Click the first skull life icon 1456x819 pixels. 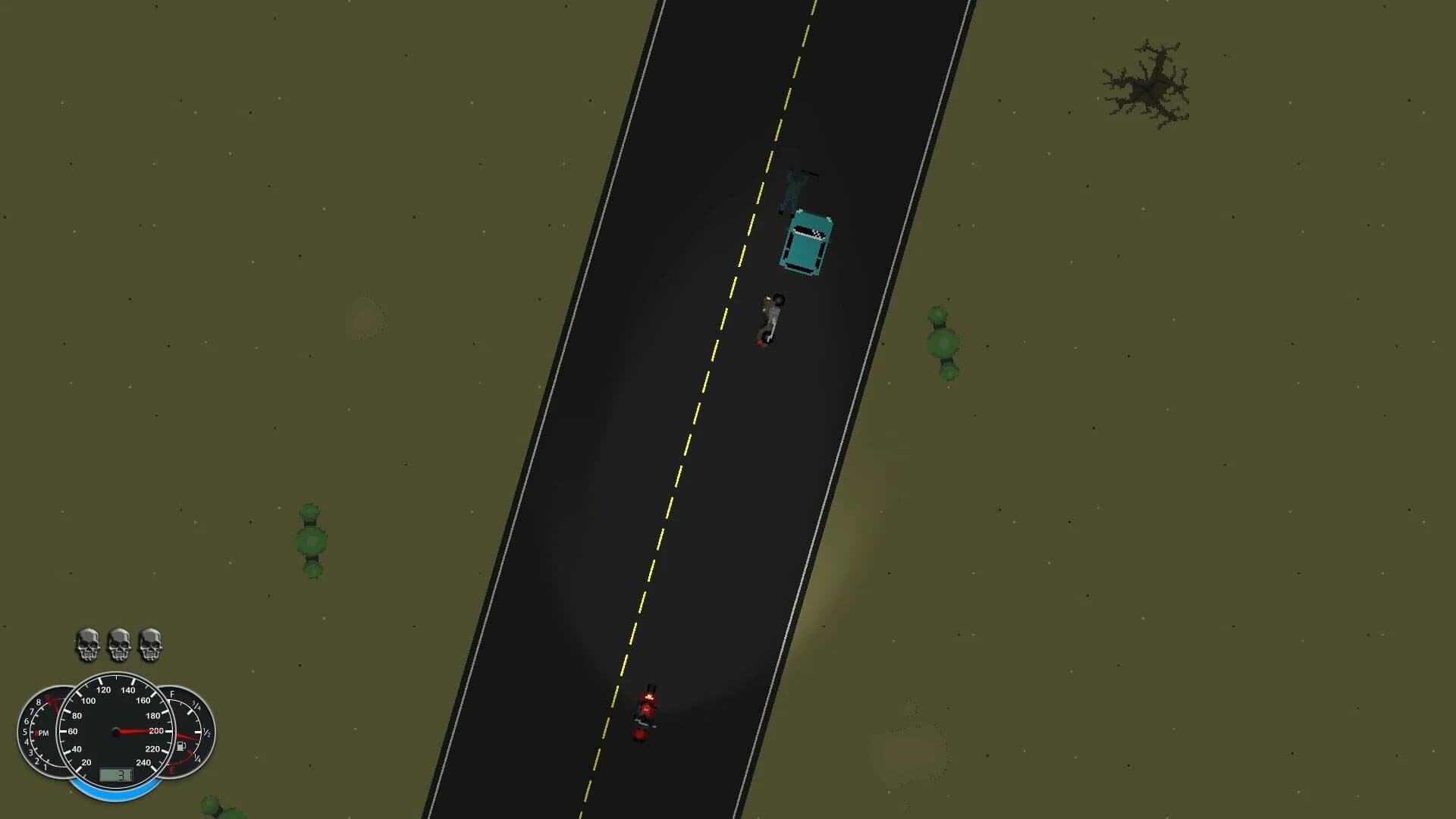[88, 645]
